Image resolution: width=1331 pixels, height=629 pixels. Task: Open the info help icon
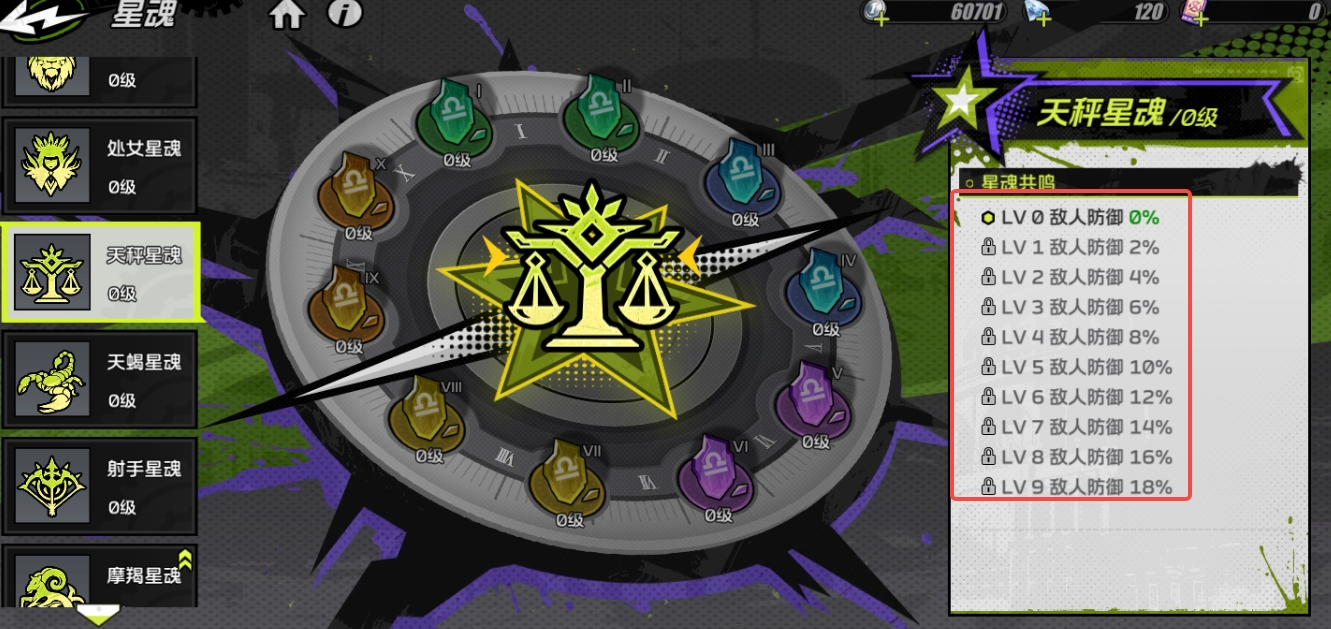click(344, 15)
